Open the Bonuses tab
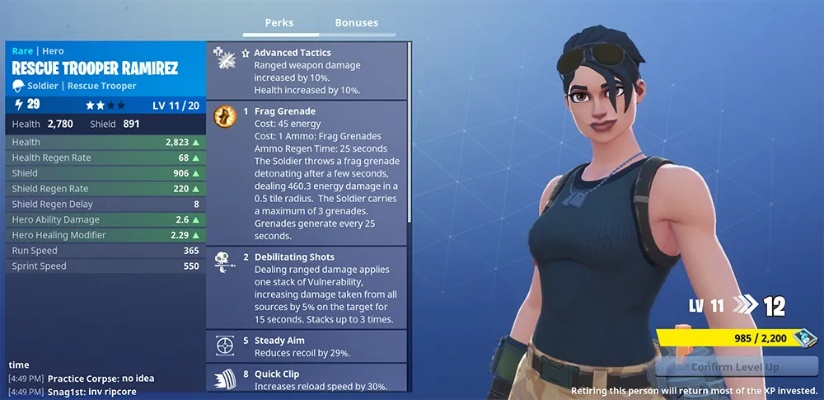Screen dimensions: 824x400 coord(356,22)
